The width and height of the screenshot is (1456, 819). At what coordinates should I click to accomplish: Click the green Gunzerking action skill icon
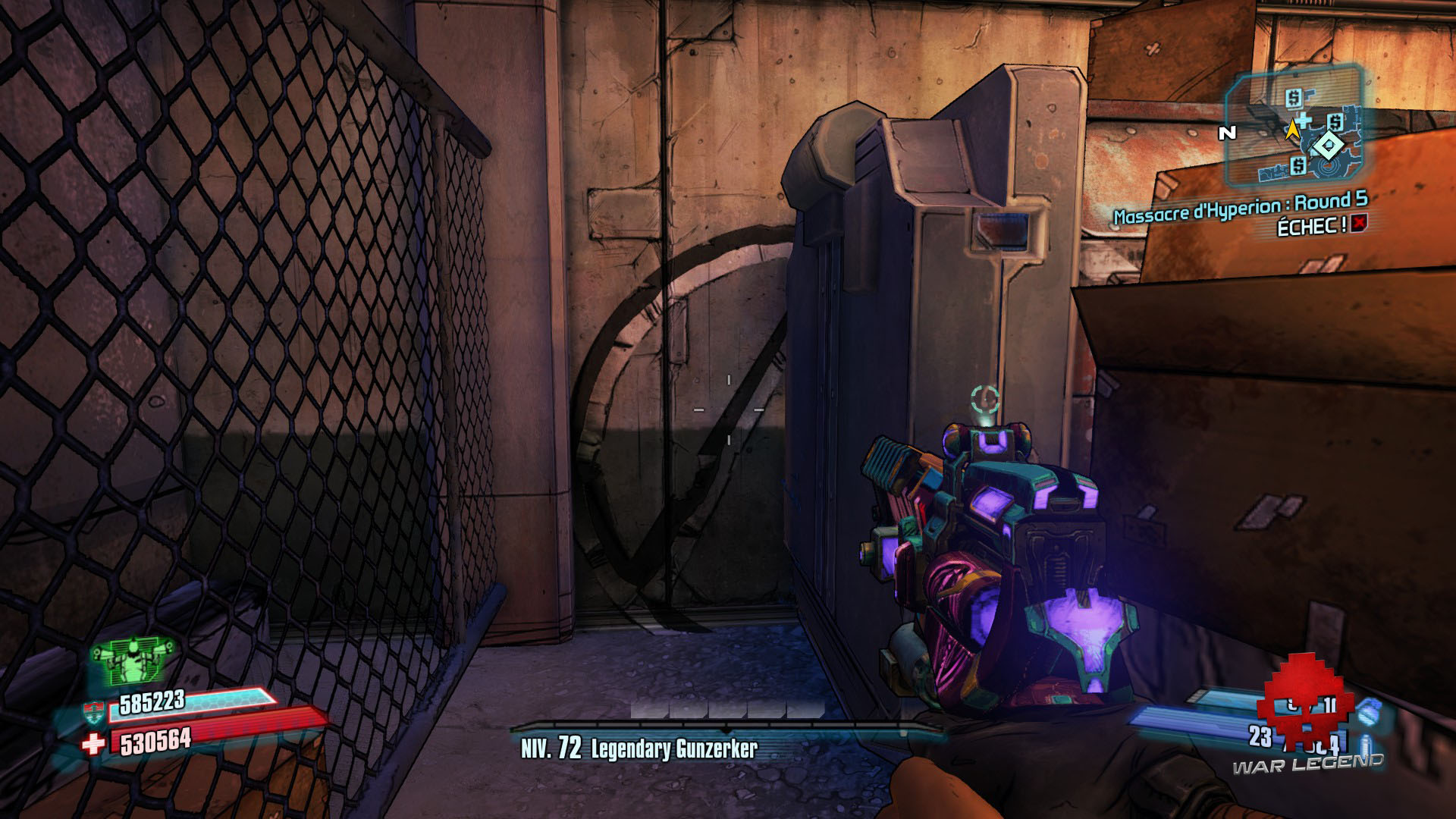click(133, 660)
